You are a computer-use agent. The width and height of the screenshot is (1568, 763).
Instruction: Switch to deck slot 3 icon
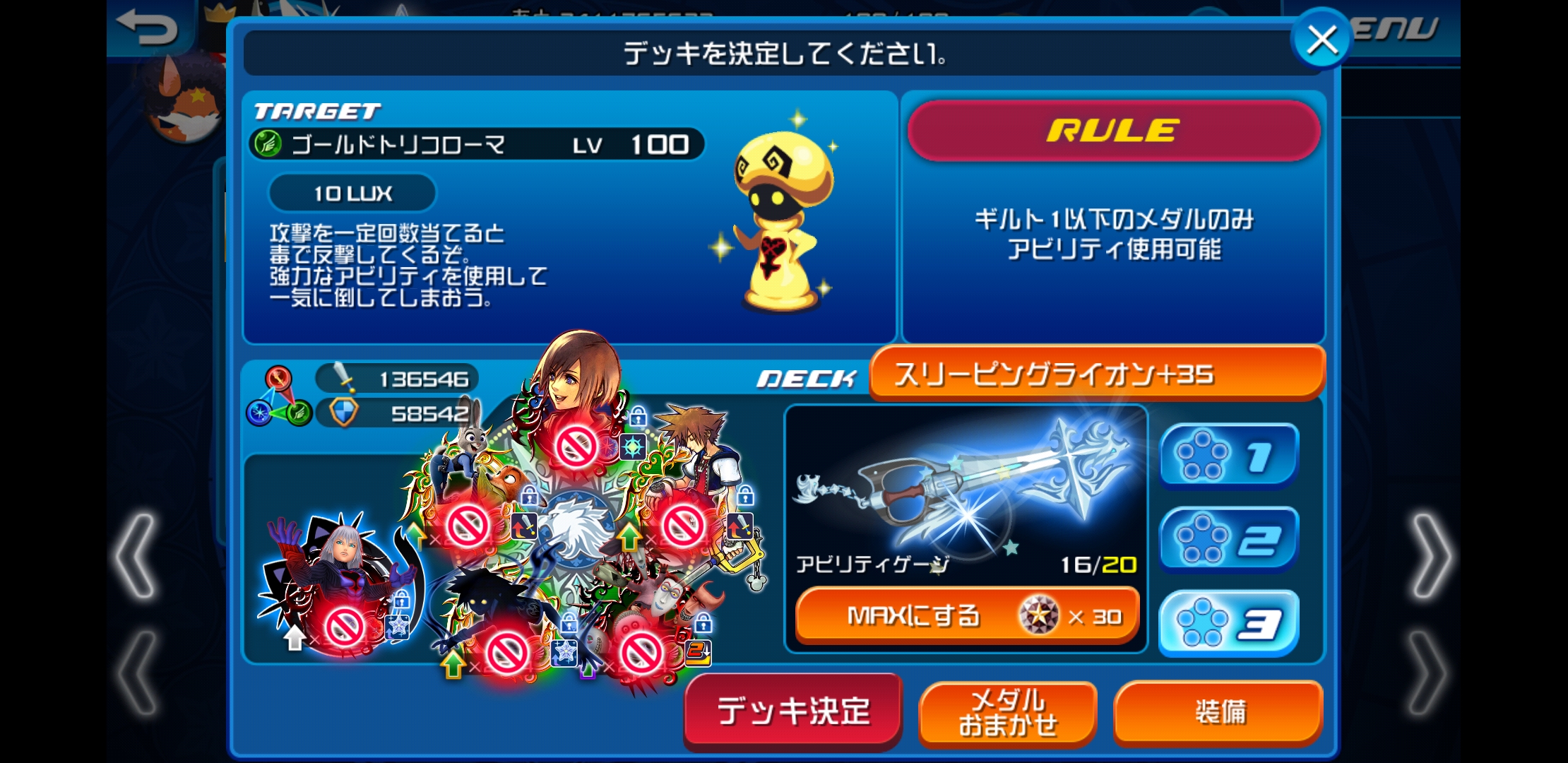1228,622
